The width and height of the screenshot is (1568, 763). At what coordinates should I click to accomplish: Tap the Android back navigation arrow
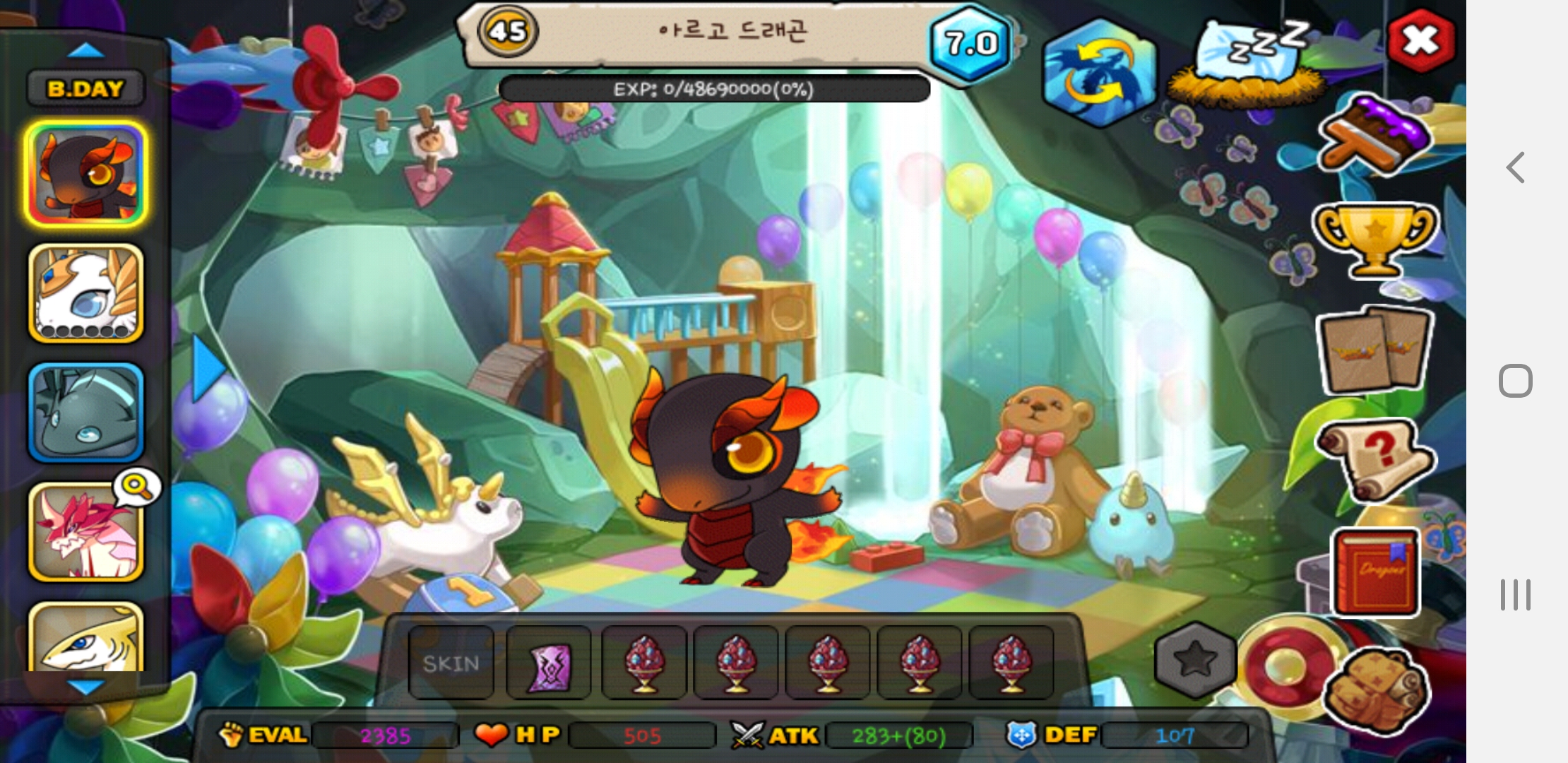(1516, 167)
